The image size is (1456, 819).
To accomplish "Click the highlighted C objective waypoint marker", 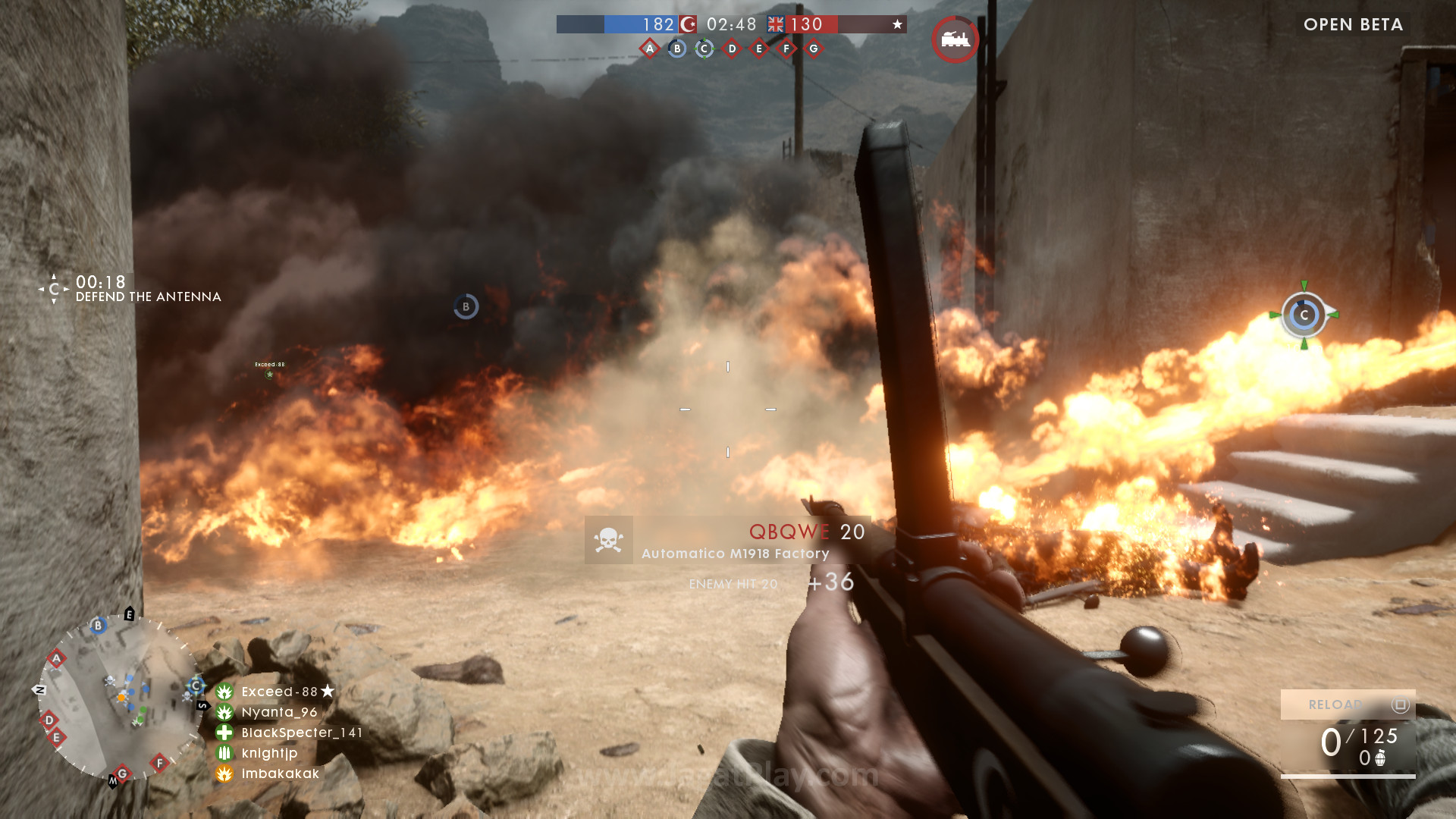I will pyautogui.click(x=1304, y=315).
